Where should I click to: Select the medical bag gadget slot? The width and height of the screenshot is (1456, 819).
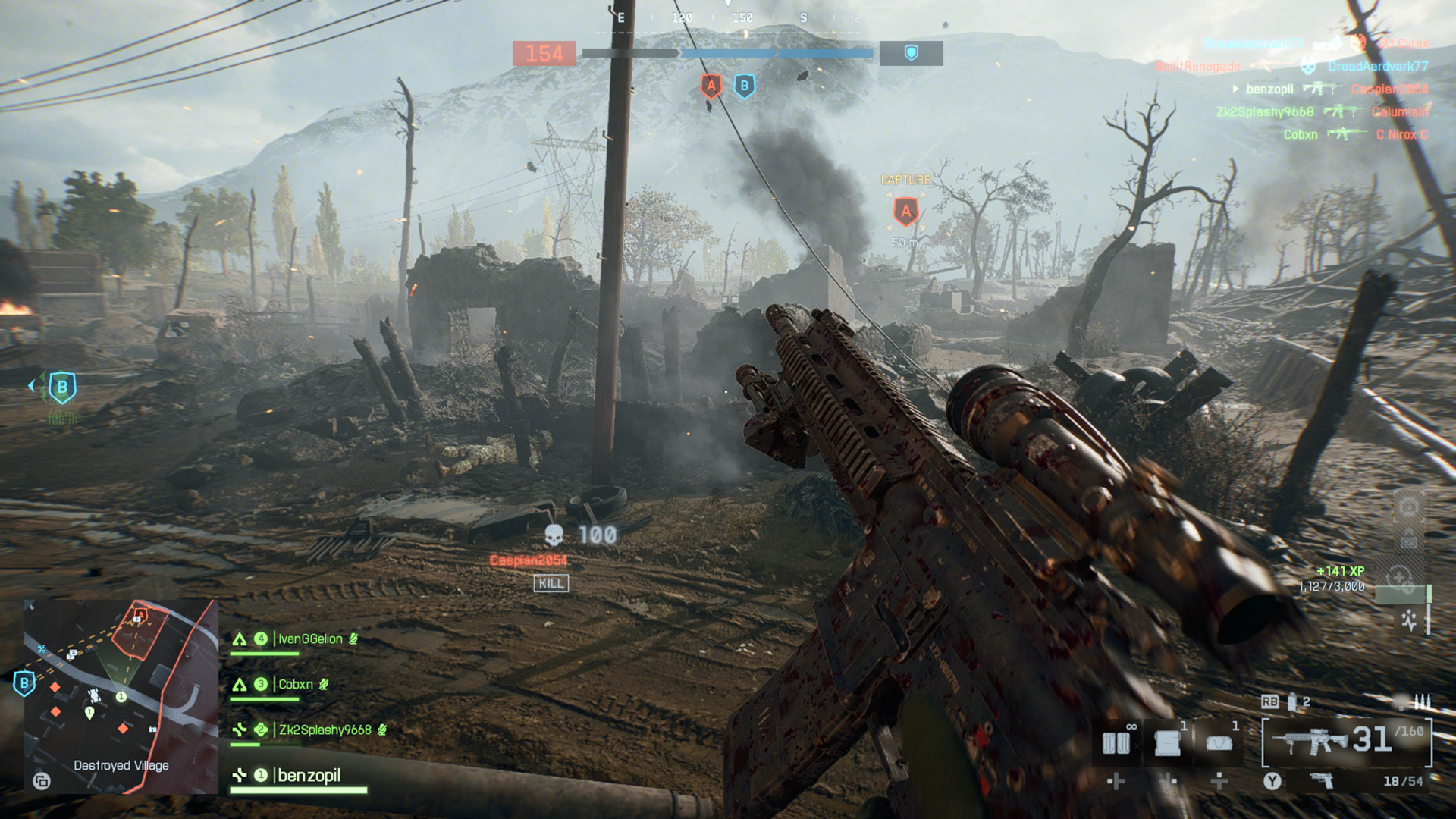1218,743
